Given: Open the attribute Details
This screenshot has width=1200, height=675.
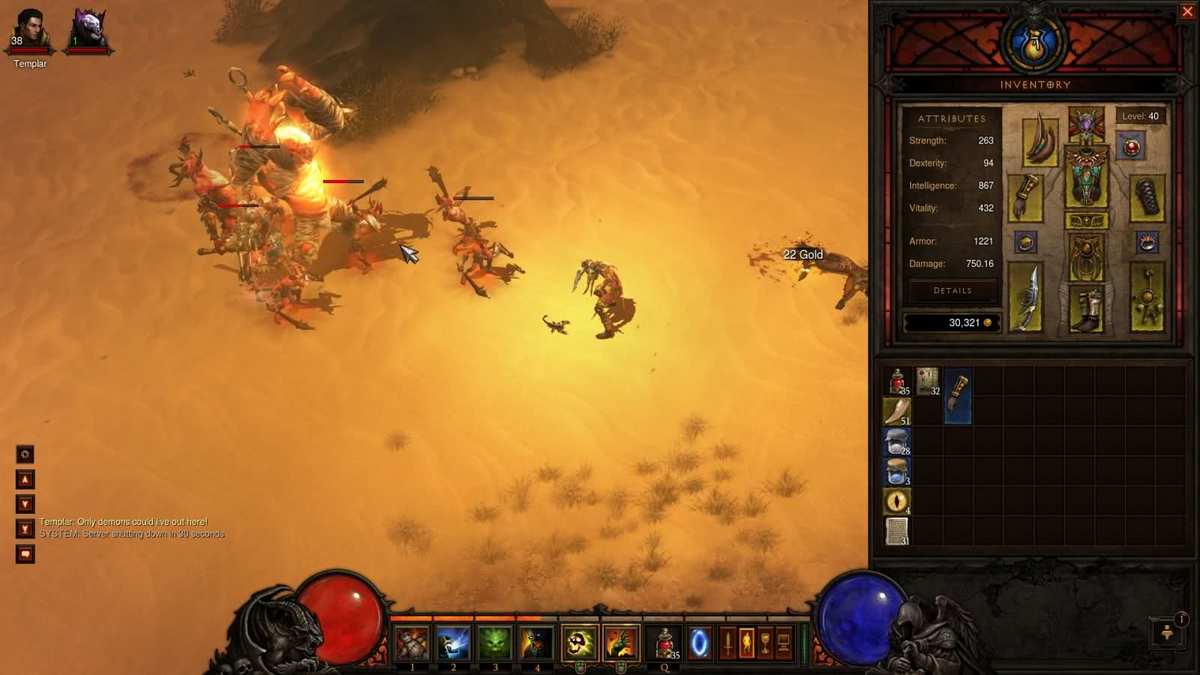Looking at the screenshot, I should 952,290.
